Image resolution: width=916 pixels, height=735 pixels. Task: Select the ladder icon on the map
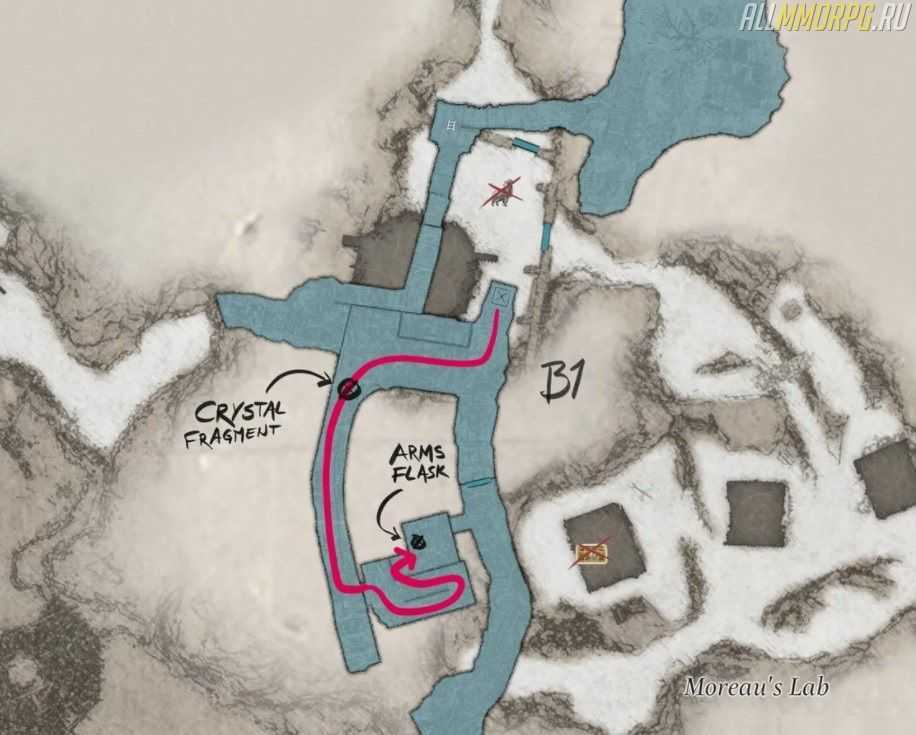coord(454,127)
